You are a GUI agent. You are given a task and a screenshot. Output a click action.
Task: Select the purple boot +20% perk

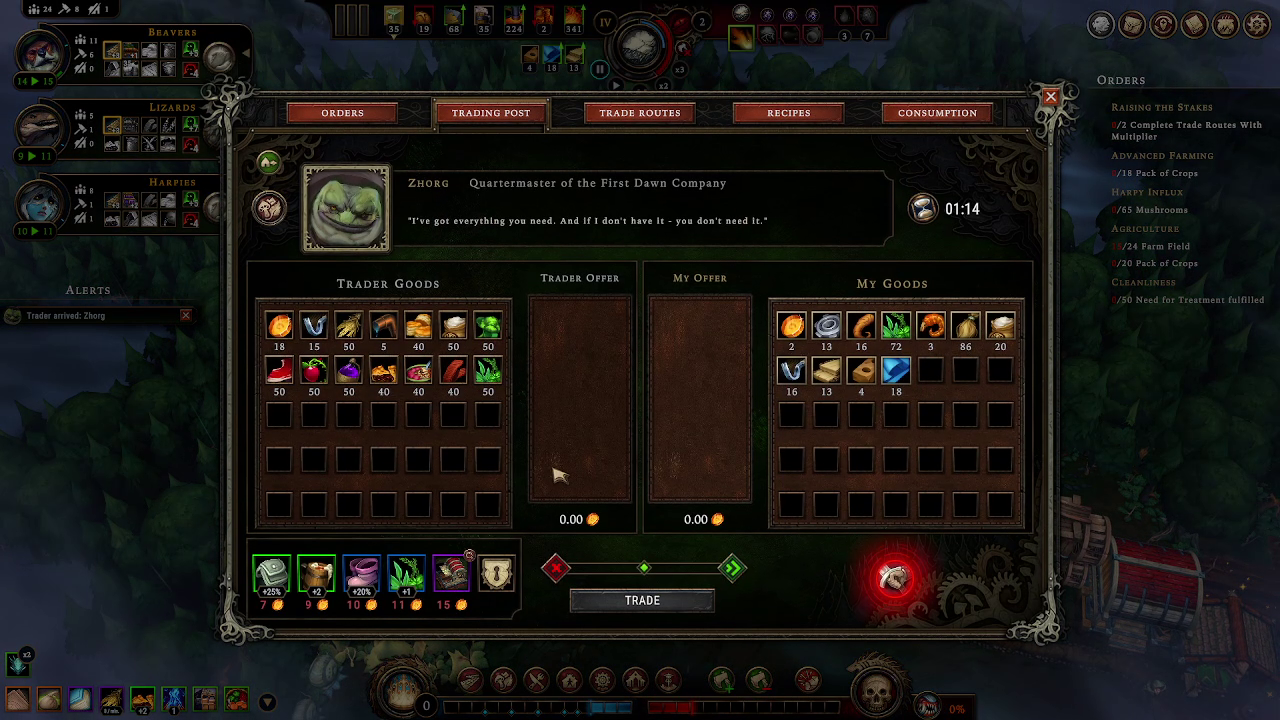(361, 574)
